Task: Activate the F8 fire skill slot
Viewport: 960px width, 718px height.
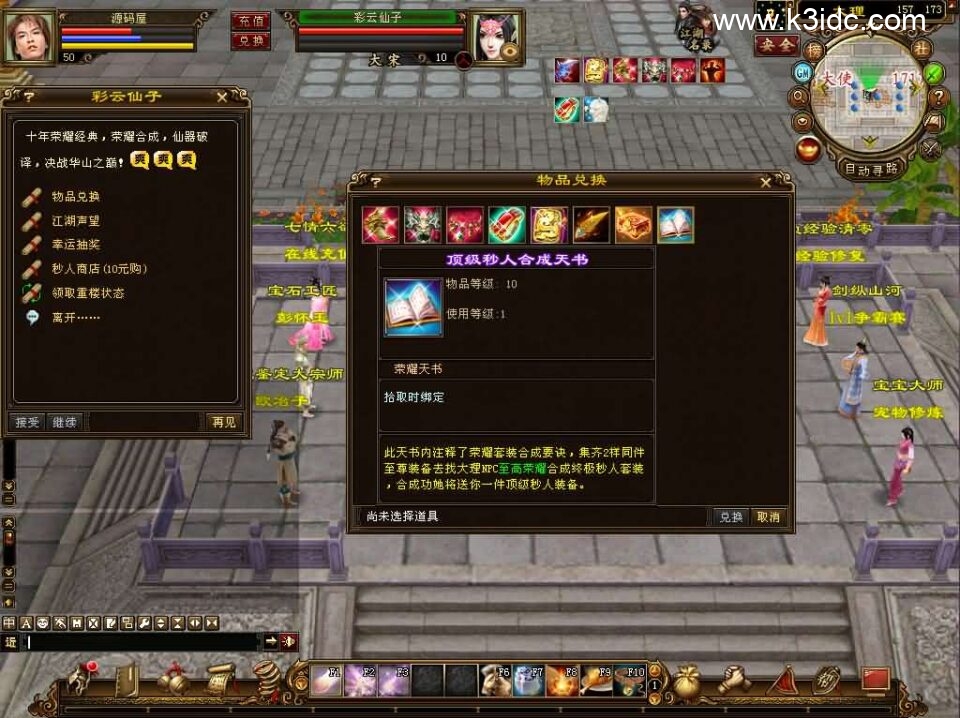Action: coord(563,681)
